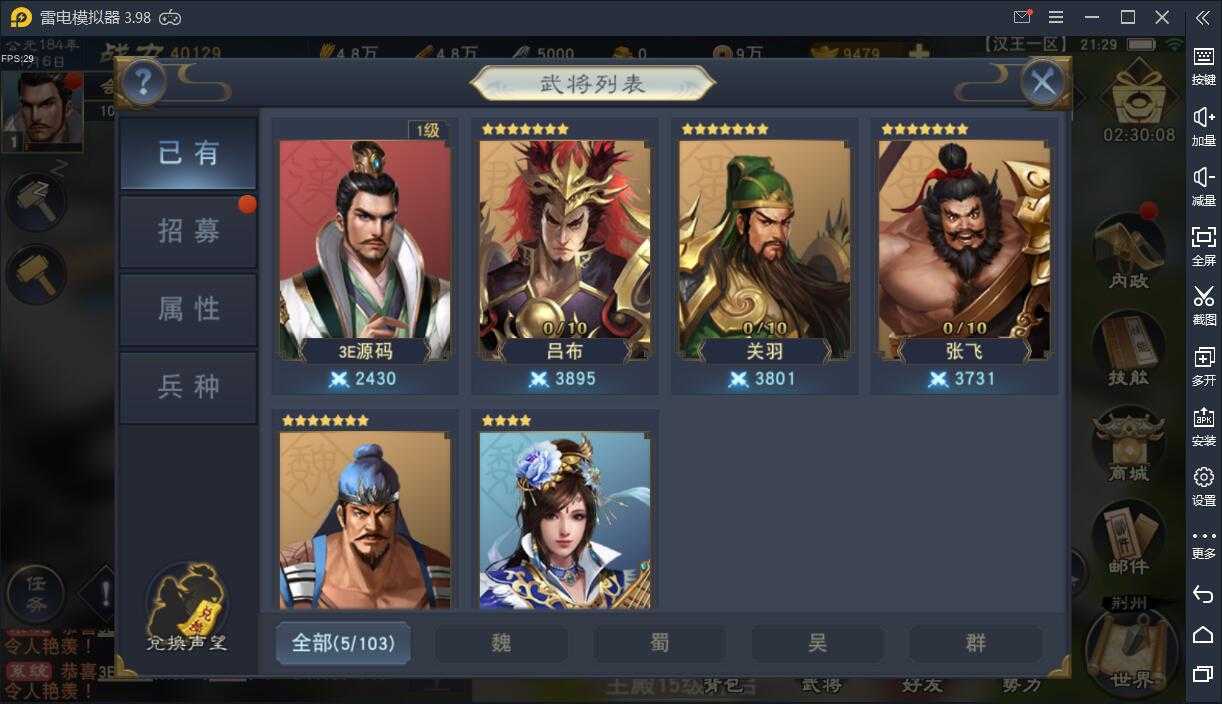Screen dimensions: 1222x704
Task: Switch to the 属性 attributes tab
Action: 188,309
